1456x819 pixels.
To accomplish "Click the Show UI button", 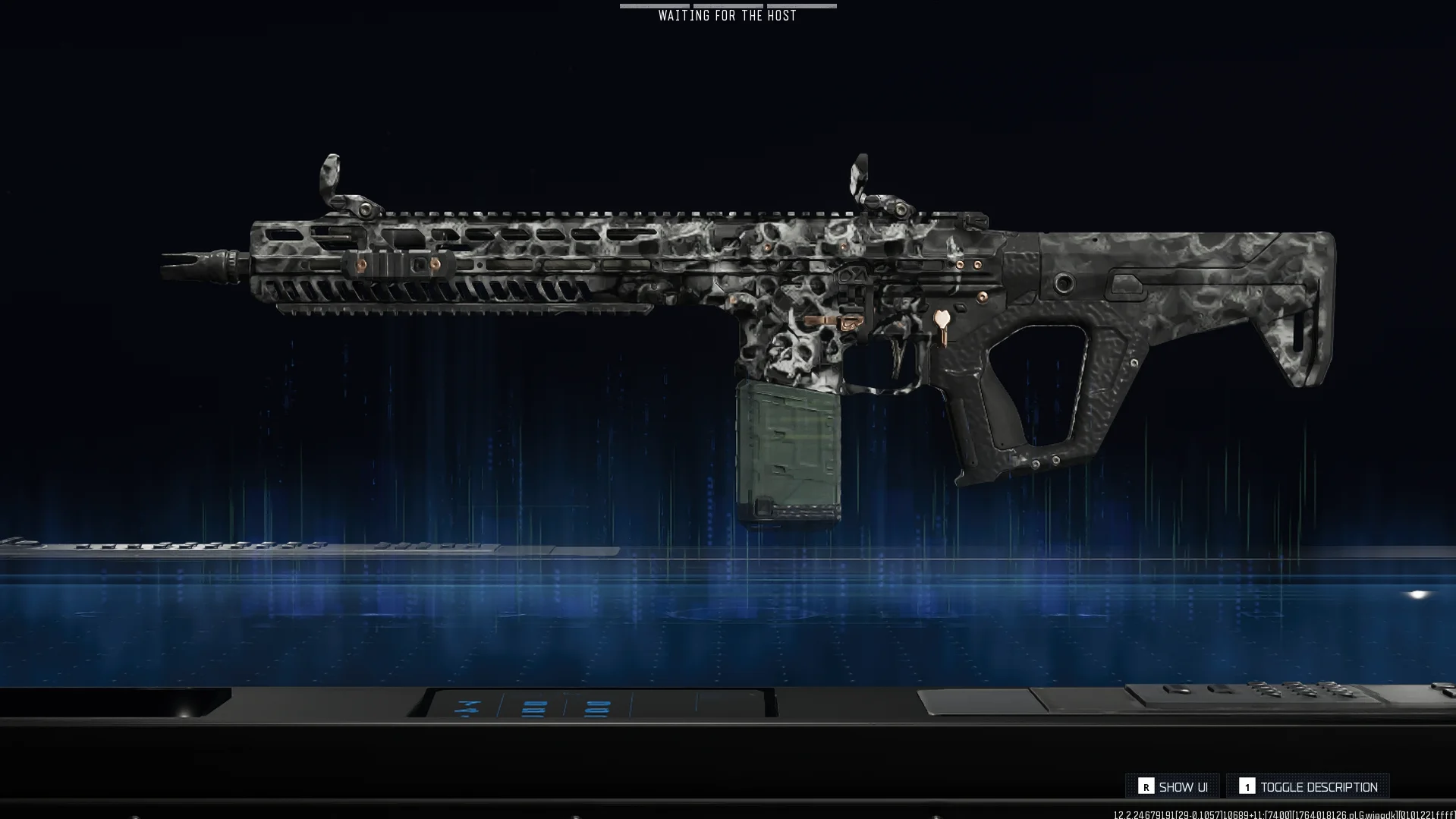I will pyautogui.click(x=1173, y=787).
